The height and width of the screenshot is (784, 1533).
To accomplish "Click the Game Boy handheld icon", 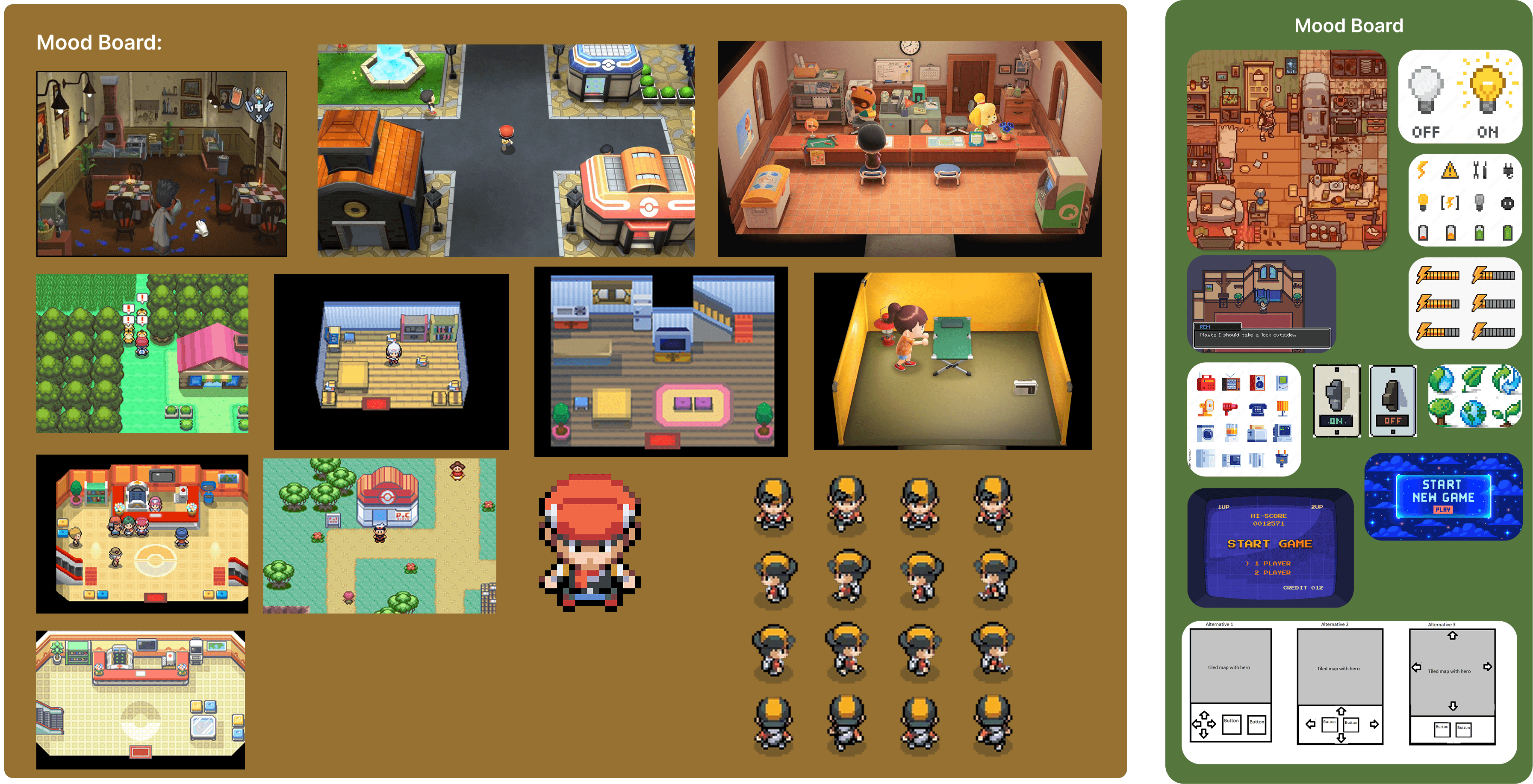I will coord(1282,383).
